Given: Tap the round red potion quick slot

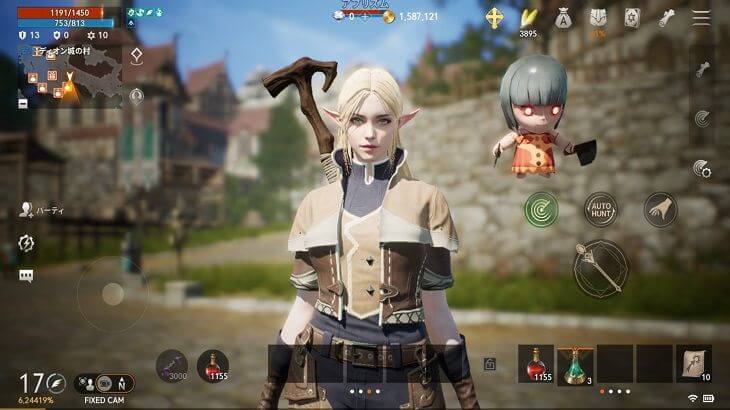Looking at the screenshot, I should [212, 366].
